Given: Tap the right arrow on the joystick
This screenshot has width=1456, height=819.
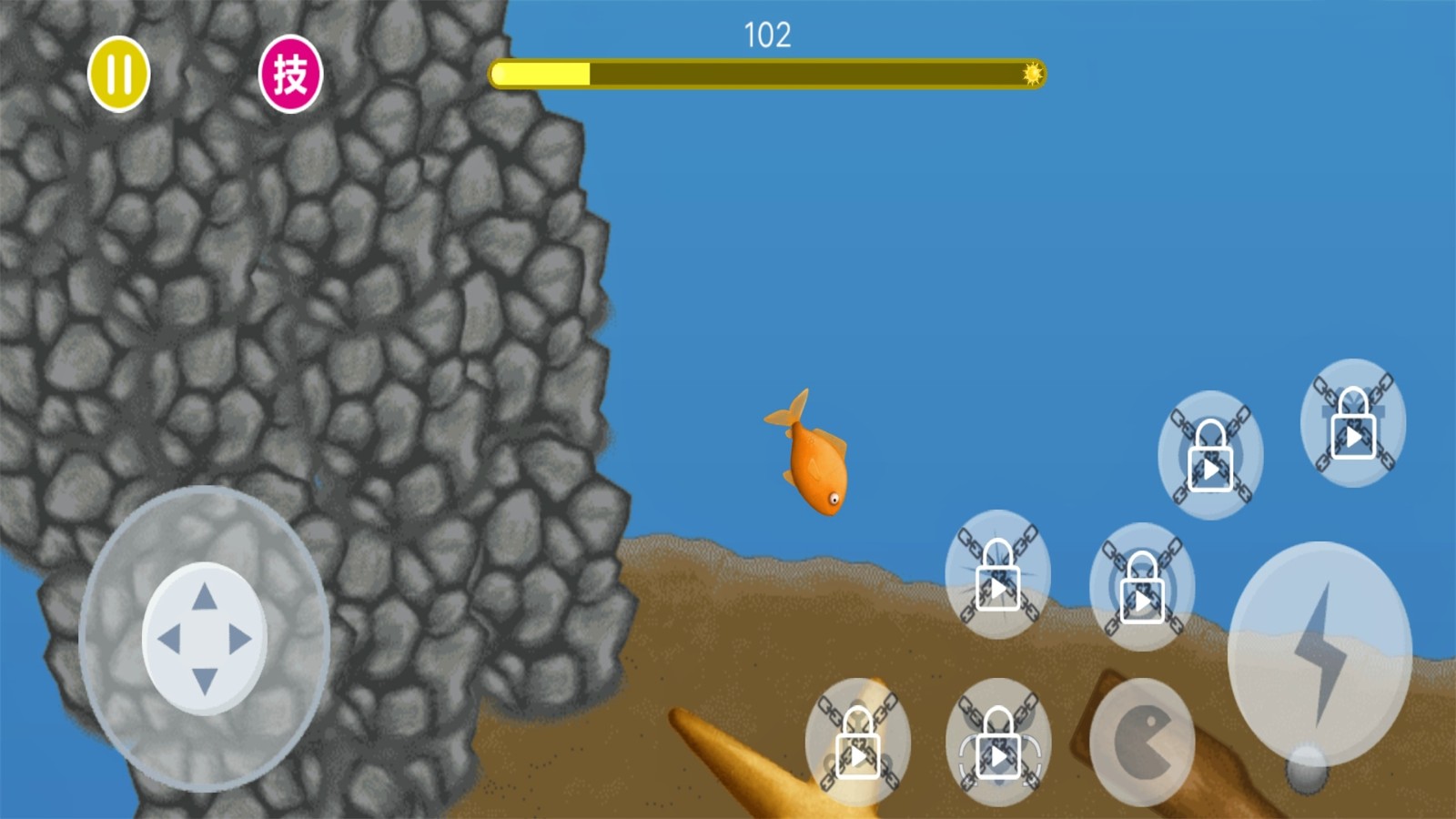Looking at the screenshot, I should coord(240,639).
